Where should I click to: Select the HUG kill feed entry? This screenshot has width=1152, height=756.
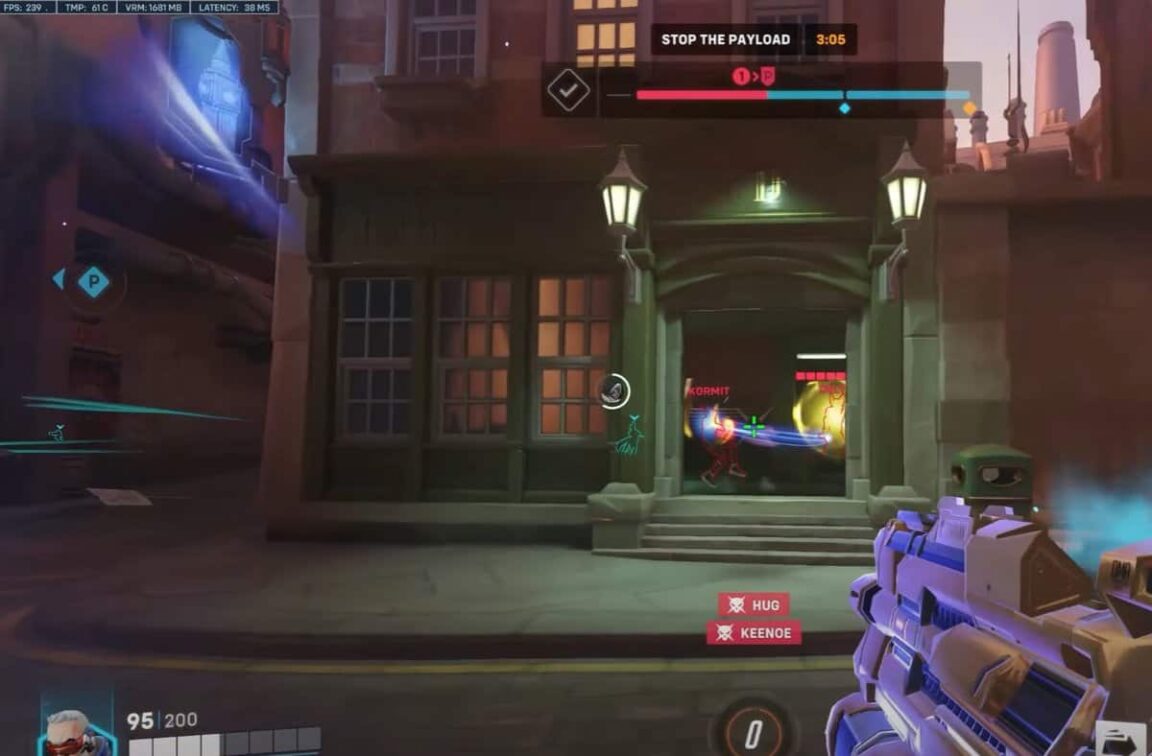pos(753,605)
